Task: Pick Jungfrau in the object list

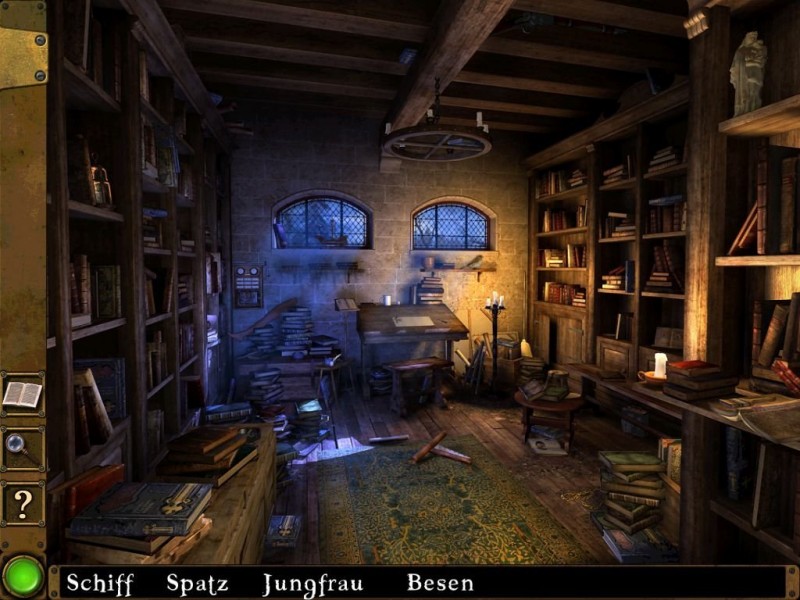Action: [x=313, y=583]
